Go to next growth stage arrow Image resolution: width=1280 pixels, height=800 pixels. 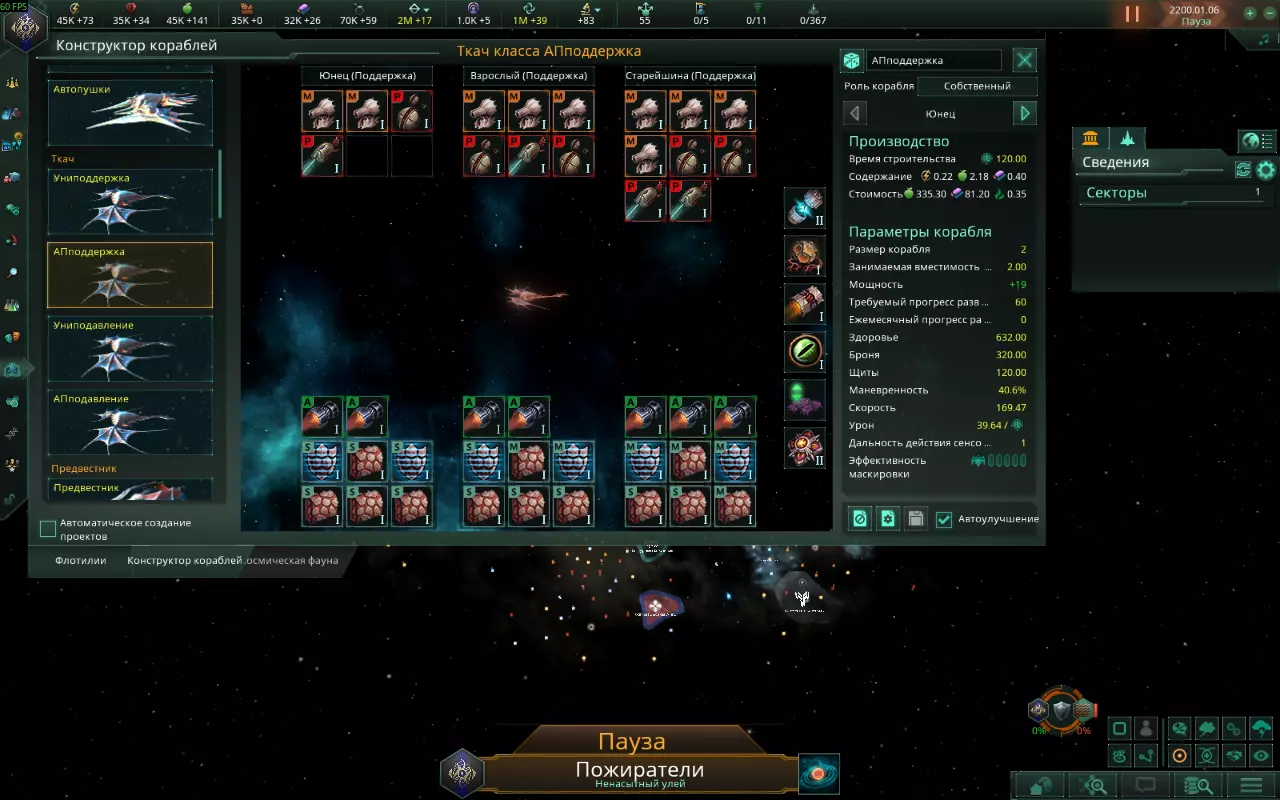click(1025, 113)
